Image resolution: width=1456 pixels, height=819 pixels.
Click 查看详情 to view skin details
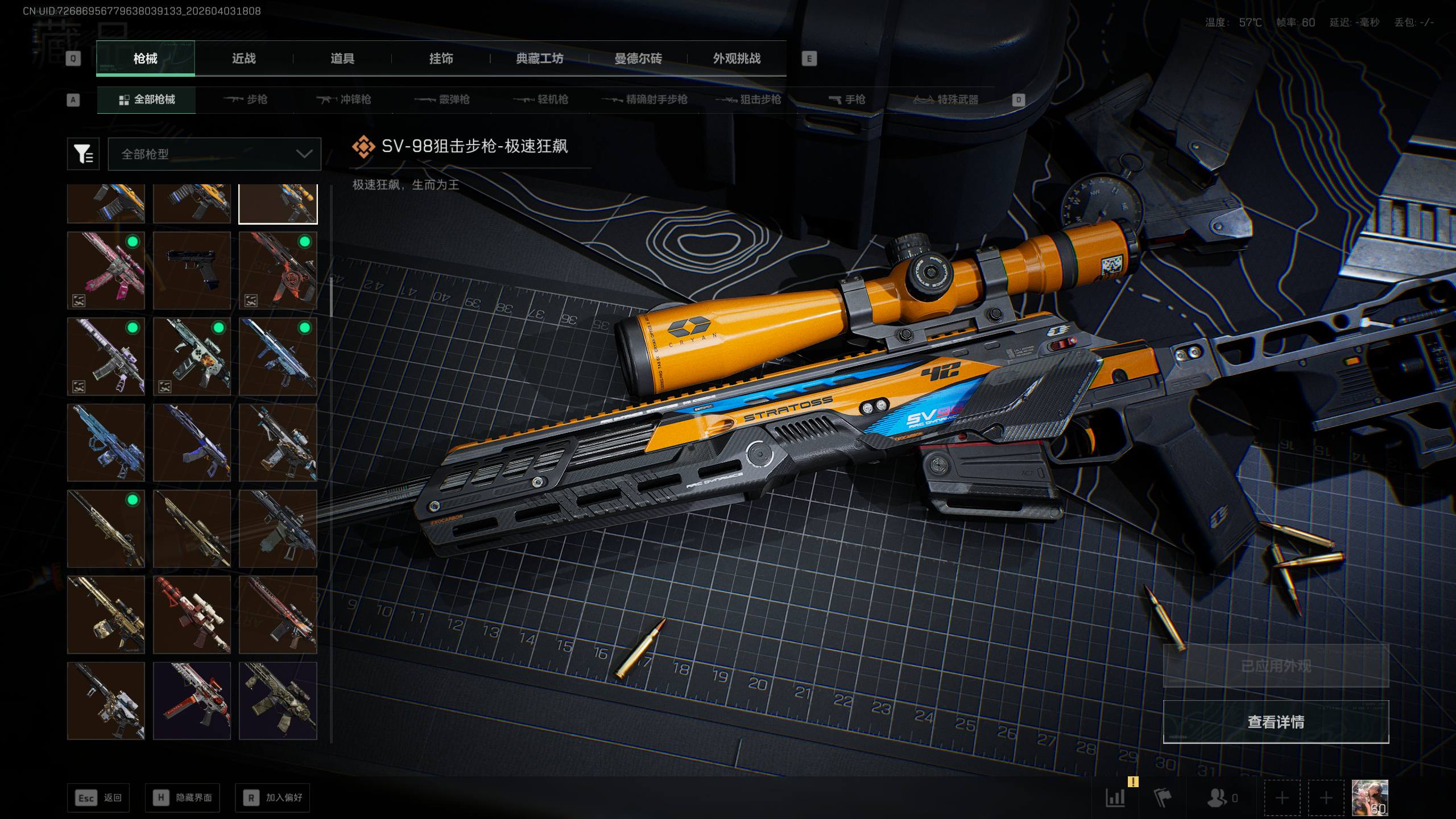1275,722
